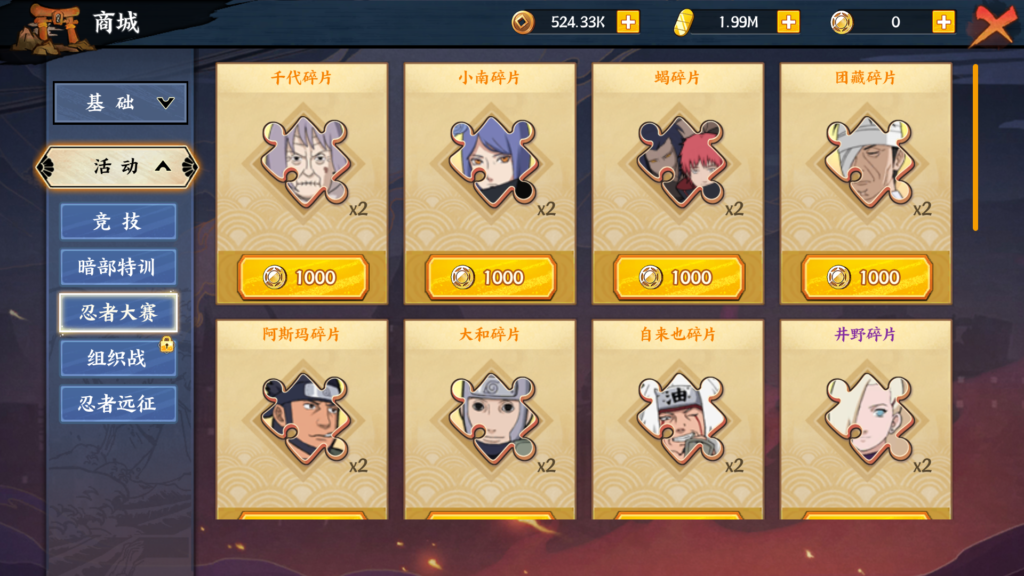Image resolution: width=1024 pixels, height=576 pixels.
Task: Switch to the 竞技 shop tab
Action: click(x=118, y=222)
